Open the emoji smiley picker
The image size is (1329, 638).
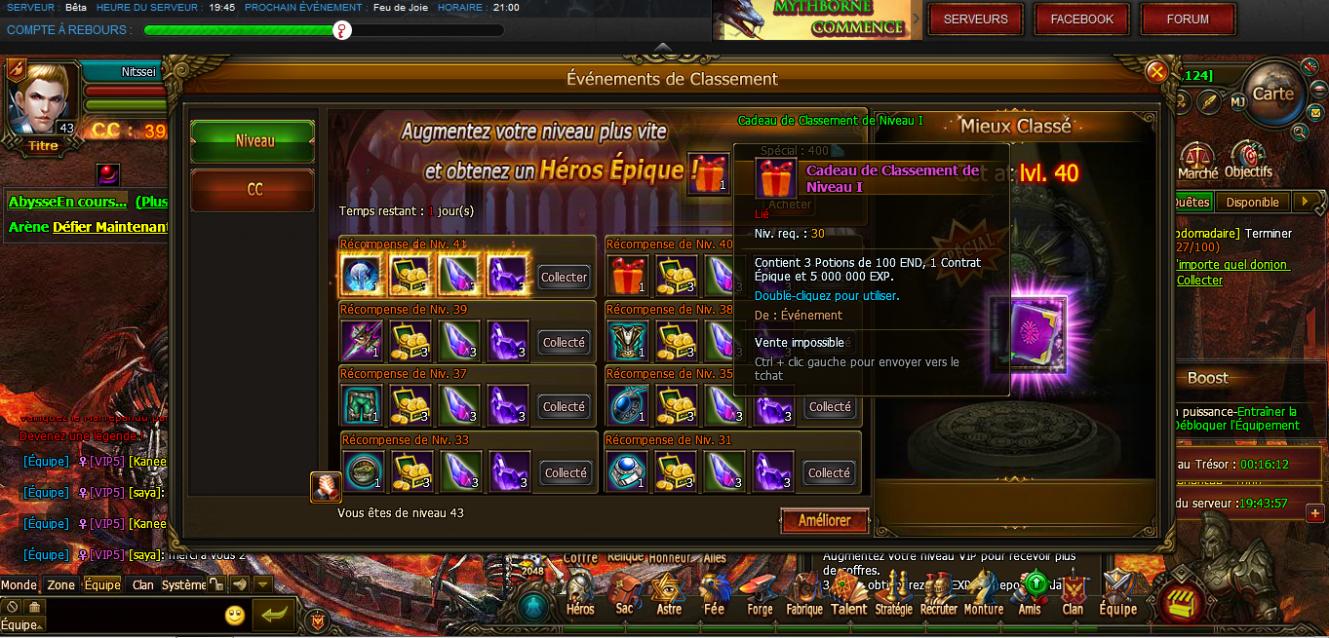point(235,615)
